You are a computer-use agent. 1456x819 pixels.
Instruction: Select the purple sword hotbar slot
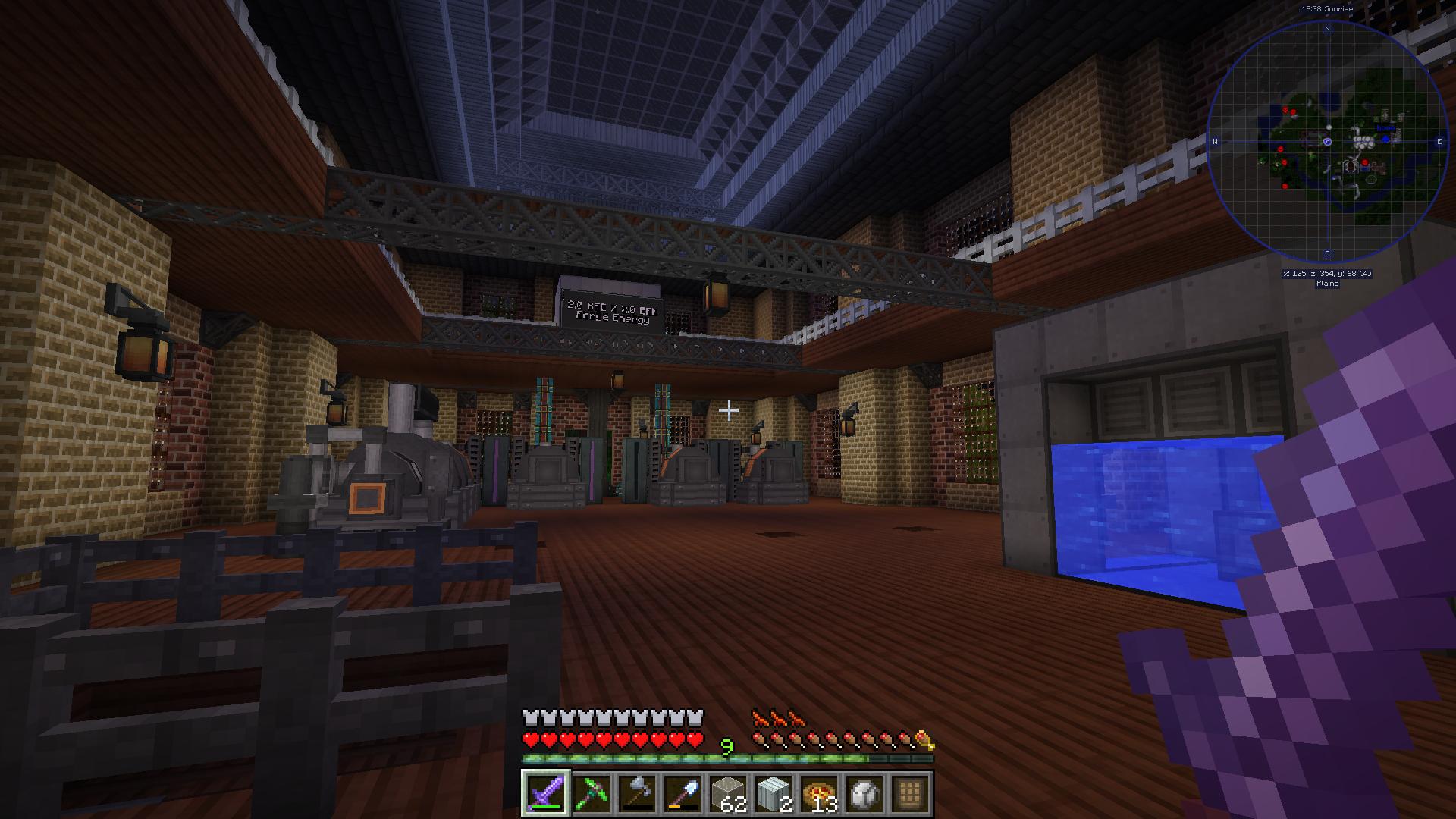545,793
